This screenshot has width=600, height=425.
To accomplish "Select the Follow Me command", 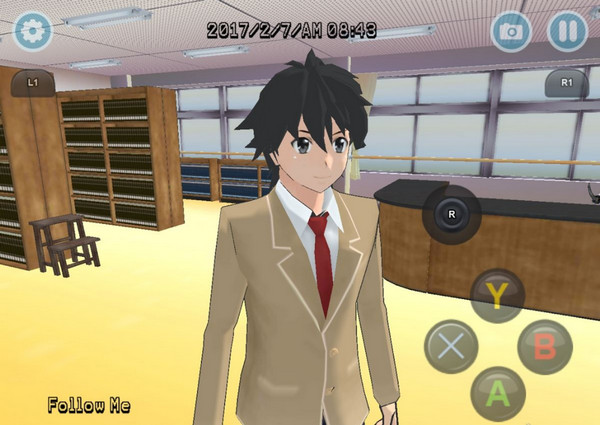I will 89,406.
